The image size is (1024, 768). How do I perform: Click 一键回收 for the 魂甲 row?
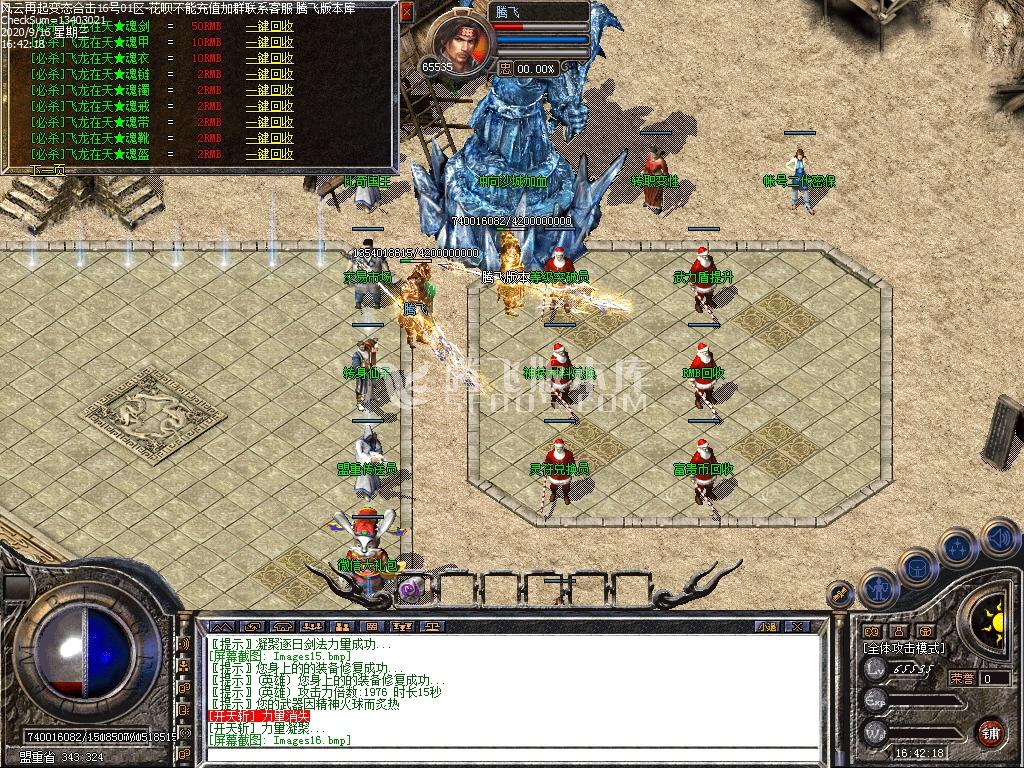(270, 42)
